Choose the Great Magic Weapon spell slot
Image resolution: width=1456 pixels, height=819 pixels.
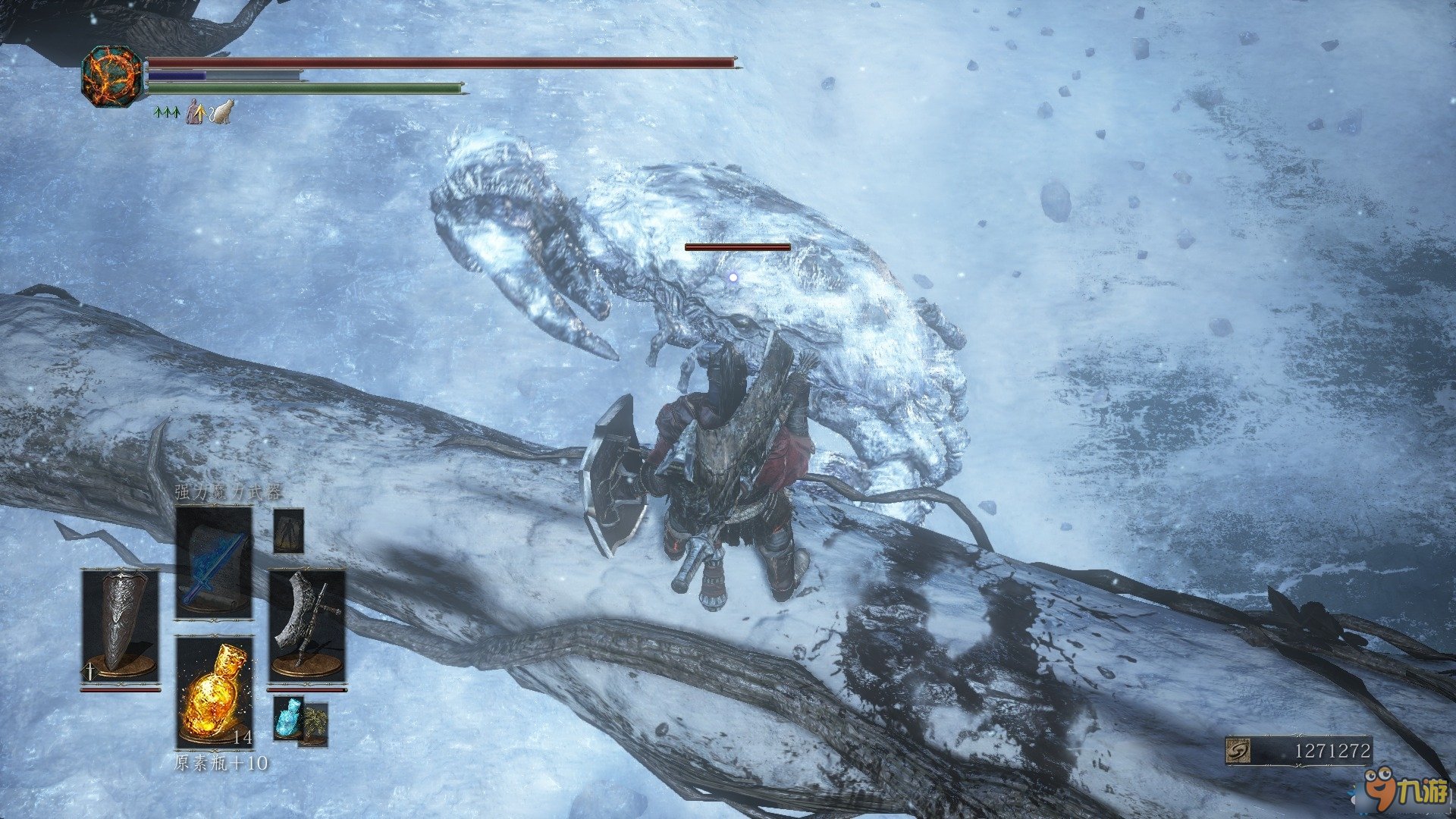click(x=214, y=563)
